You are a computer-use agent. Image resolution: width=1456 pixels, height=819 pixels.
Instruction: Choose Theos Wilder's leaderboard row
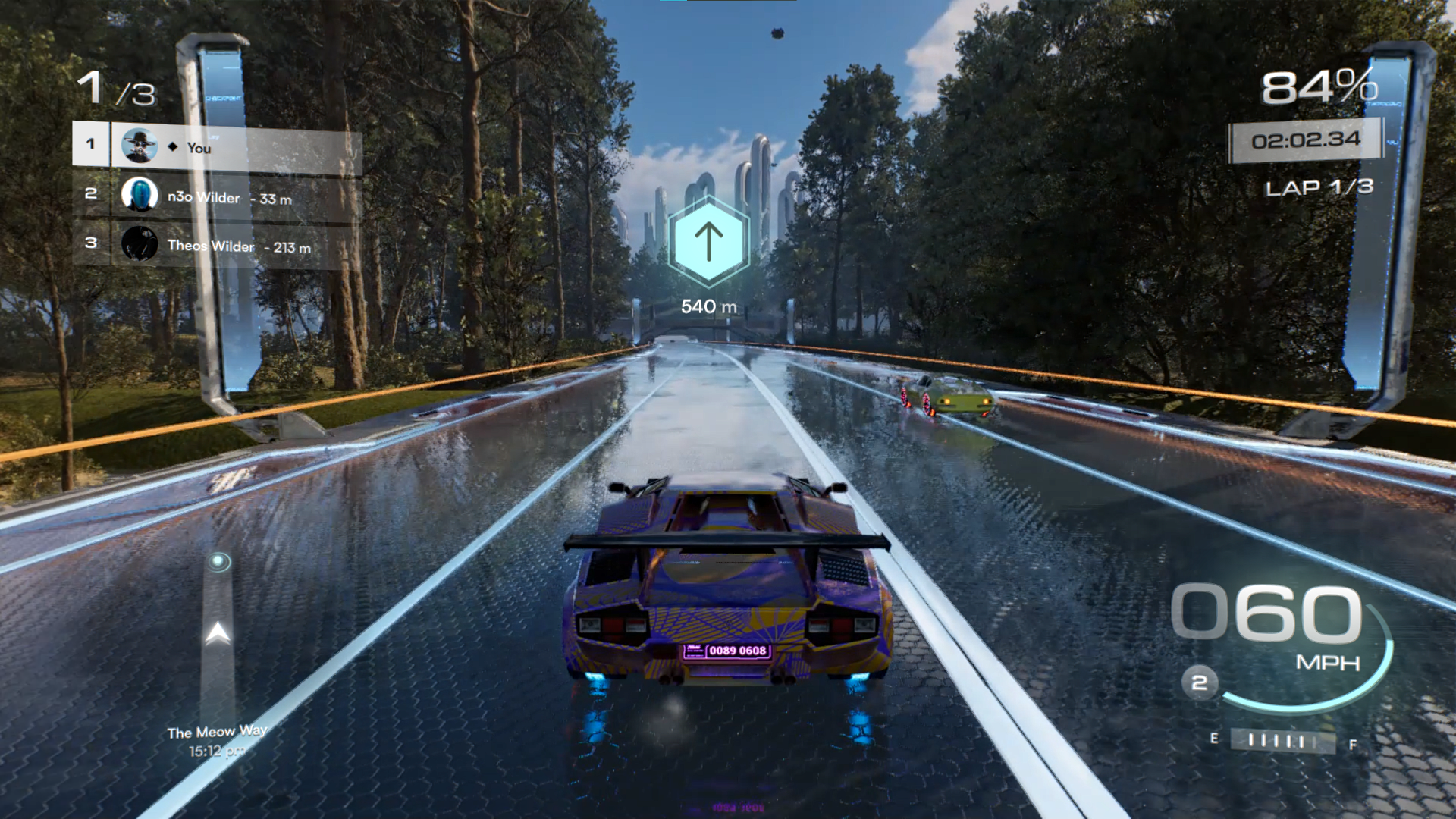(x=217, y=245)
